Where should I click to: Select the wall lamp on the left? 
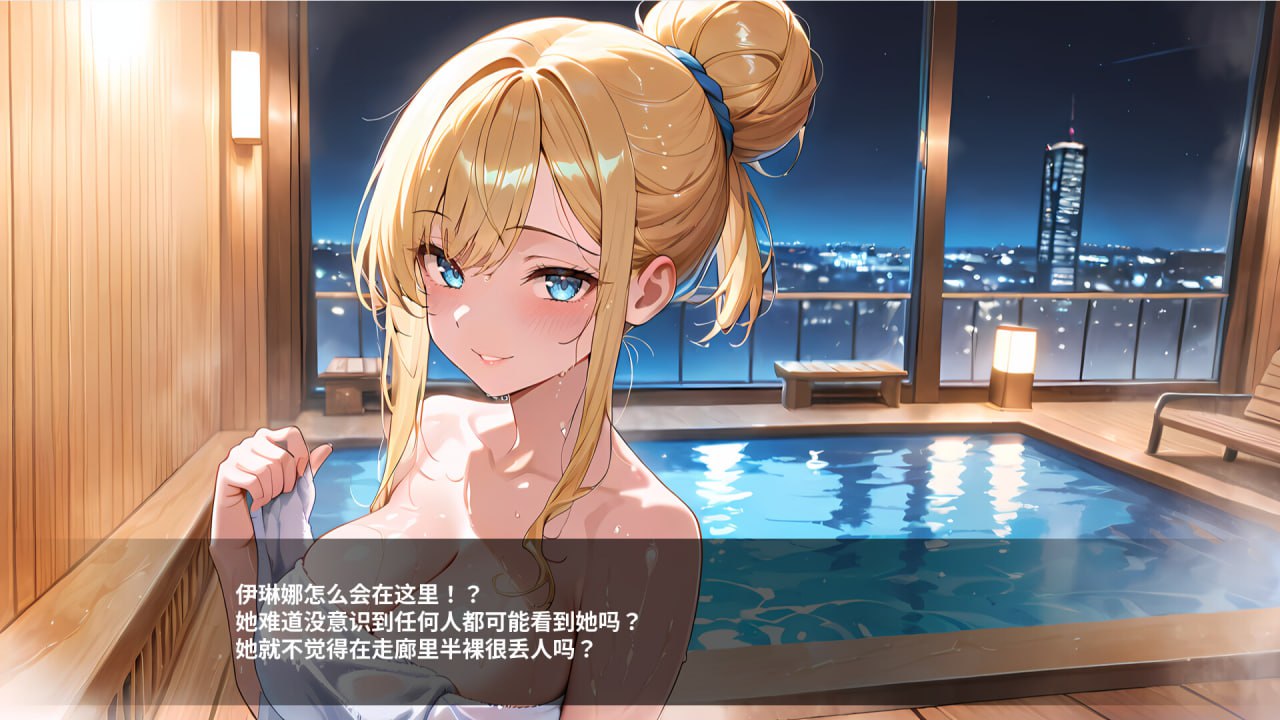[x=243, y=95]
